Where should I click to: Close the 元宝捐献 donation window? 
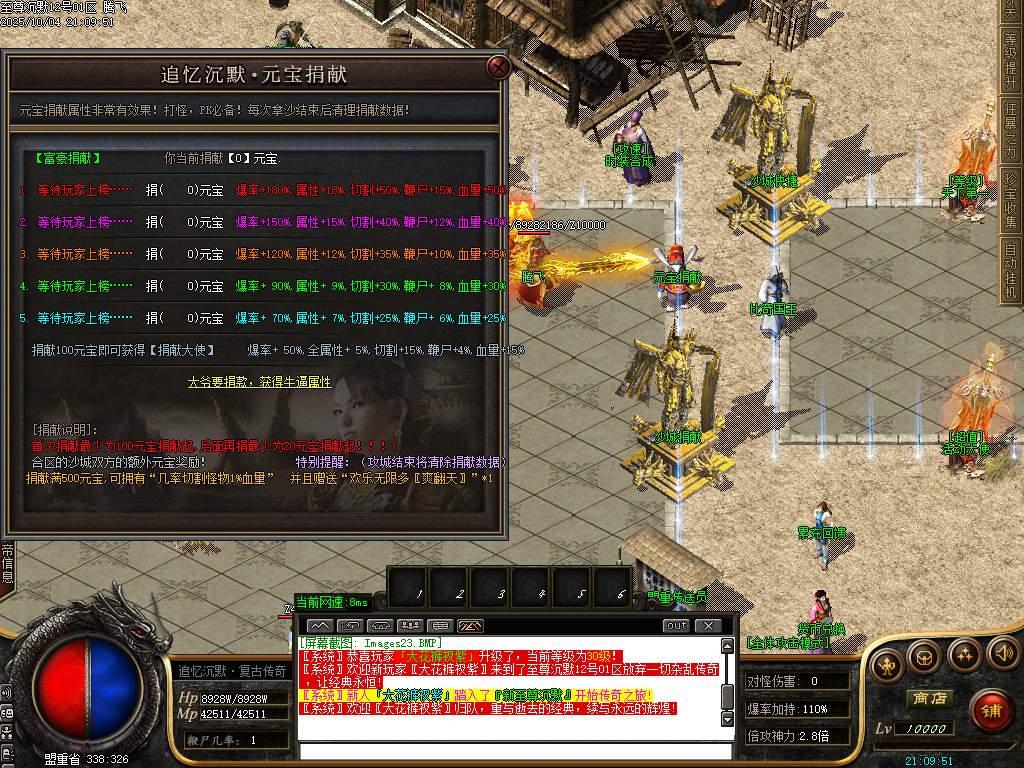(497, 68)
